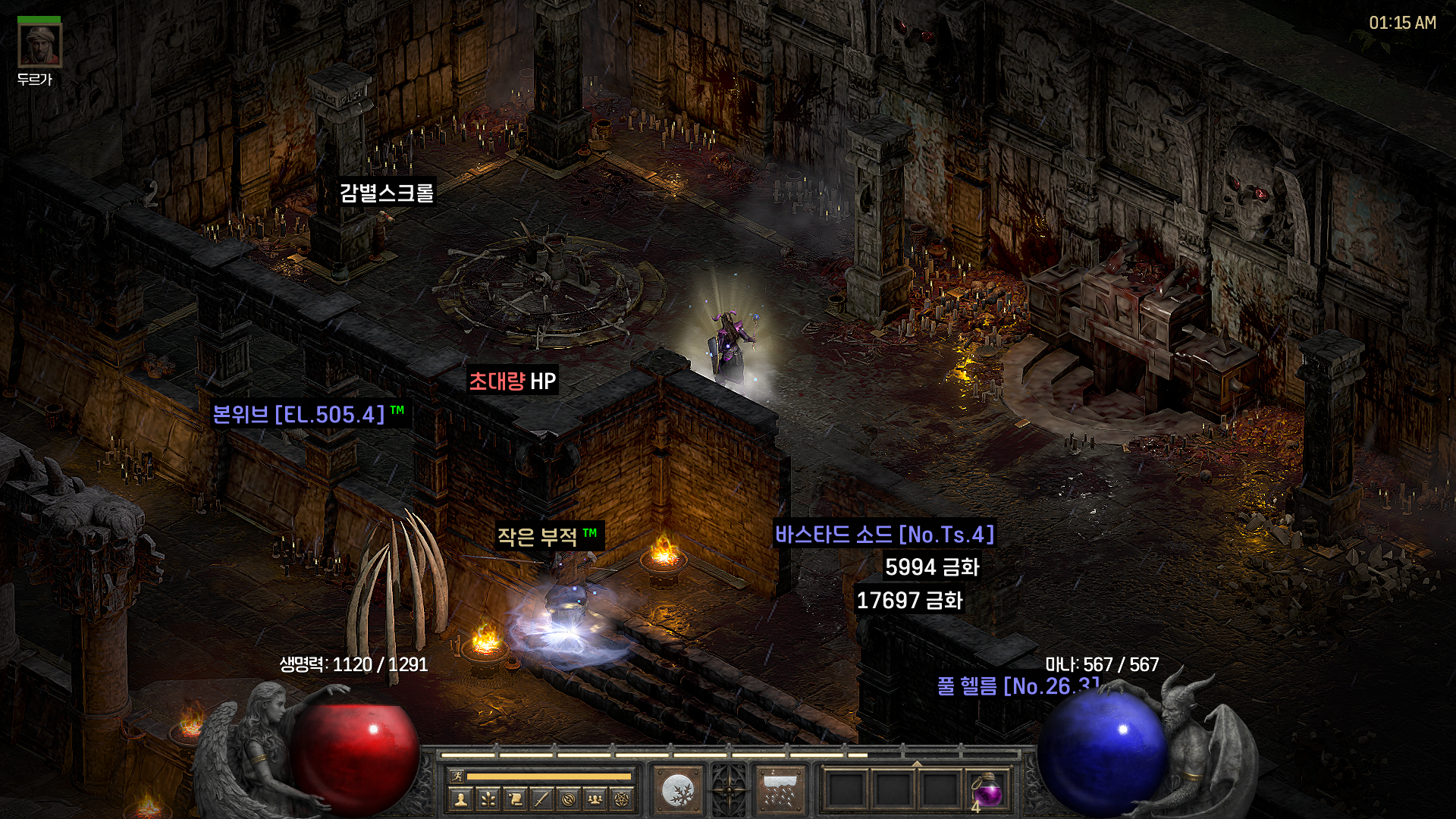This screenshot has width=1456, height=819.
Task: Use the purple rejuvenation potion in belt
Action: [987, 791]
